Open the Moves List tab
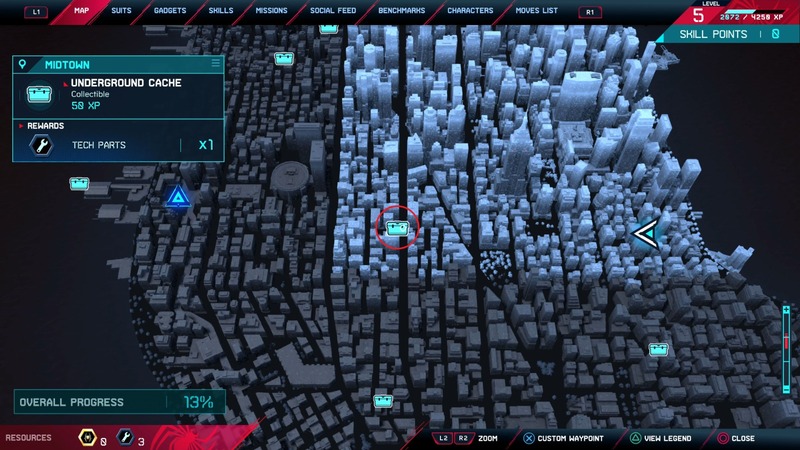The image size is (800, 450). (x=538, y=11)
